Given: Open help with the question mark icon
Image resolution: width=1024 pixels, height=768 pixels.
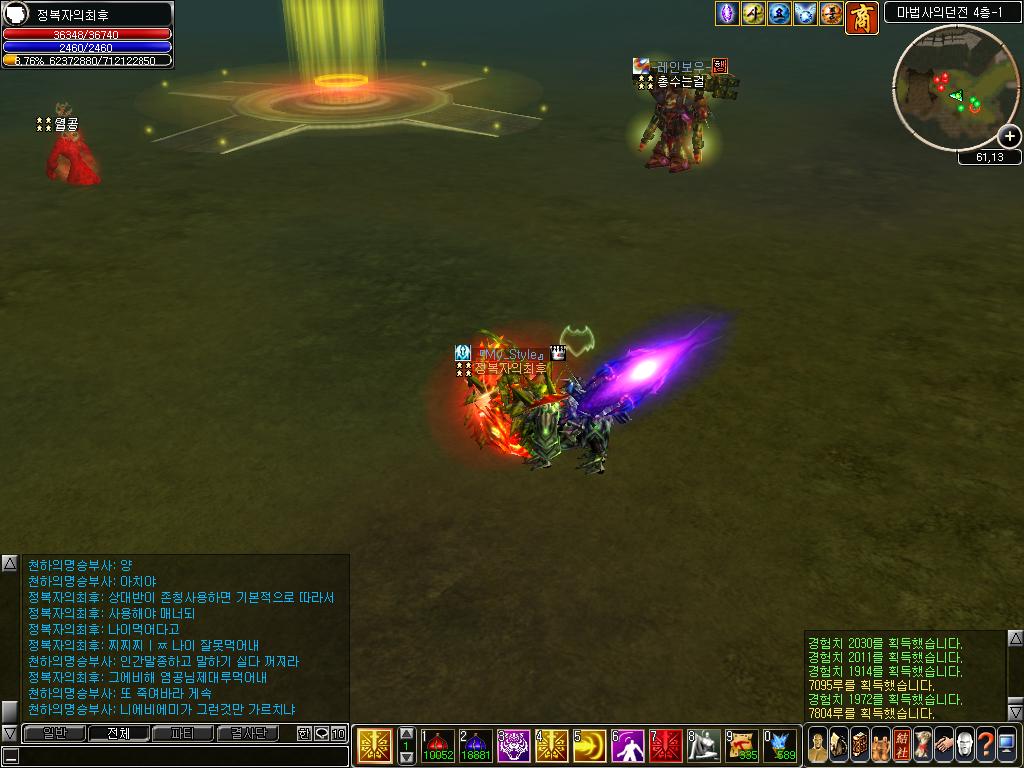Looking at the screenshot, I should 985,745.
